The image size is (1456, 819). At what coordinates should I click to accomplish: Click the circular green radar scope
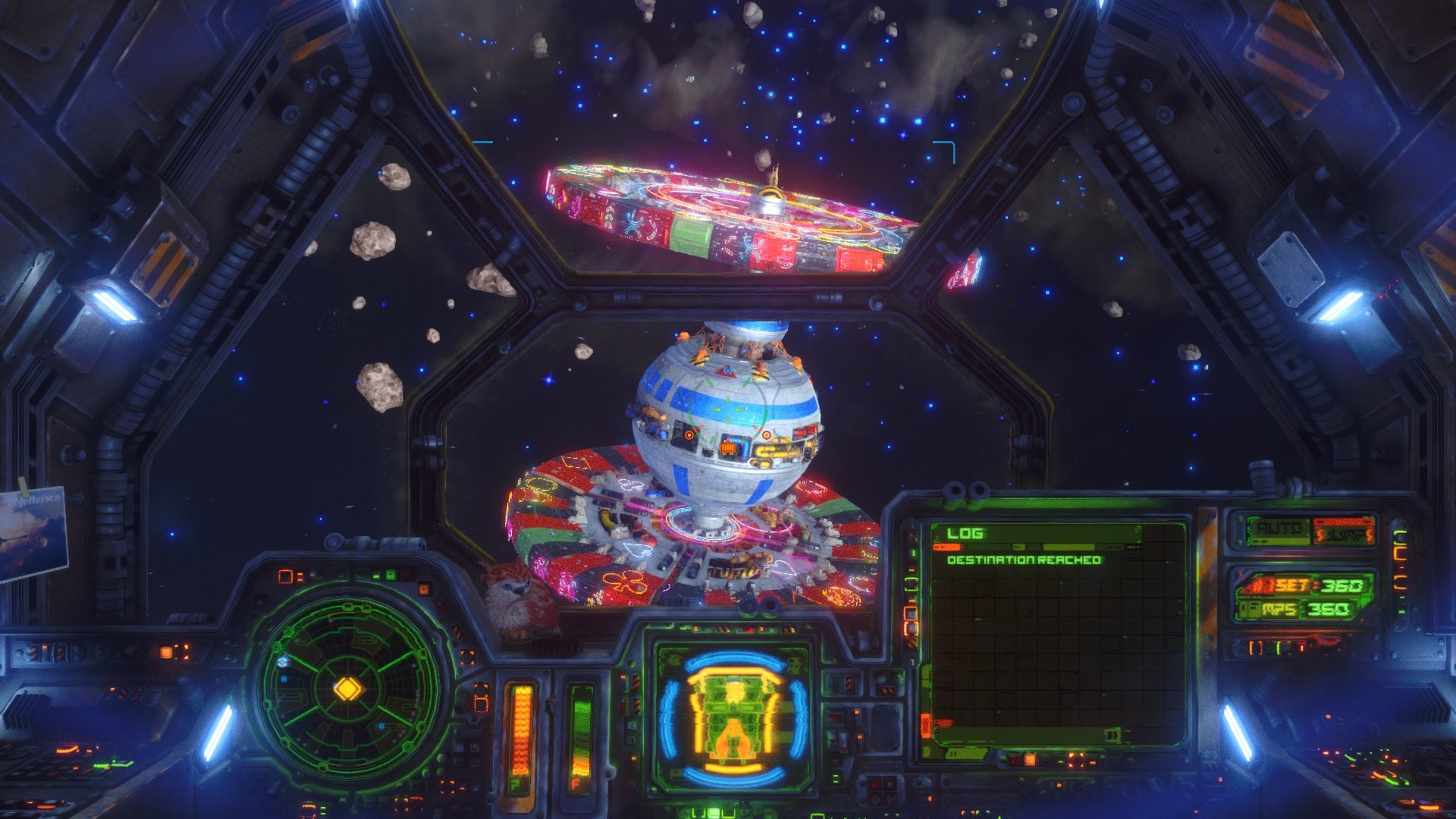click(x=348, y=689)
